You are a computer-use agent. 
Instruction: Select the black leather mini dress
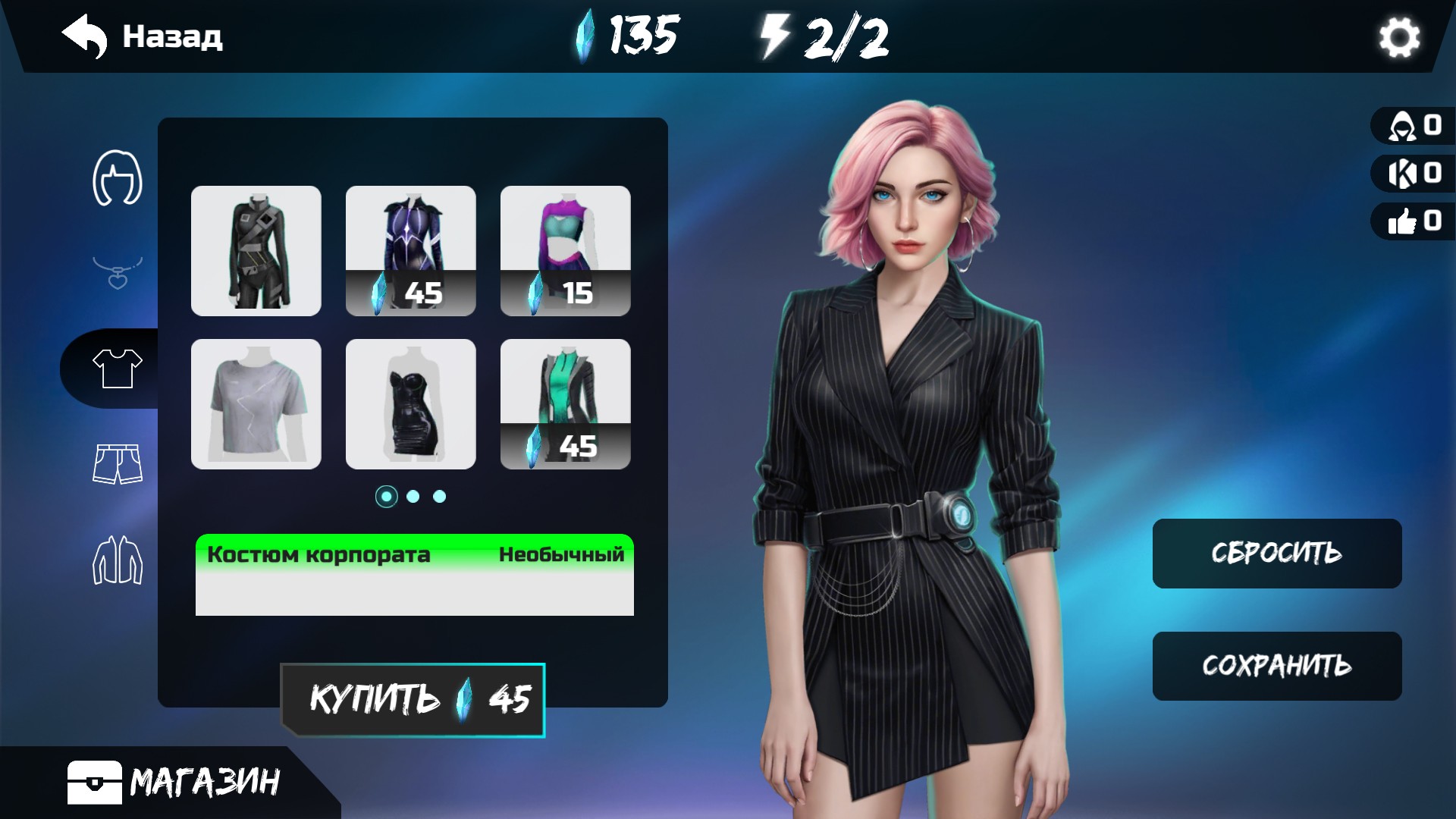(411, 404)
